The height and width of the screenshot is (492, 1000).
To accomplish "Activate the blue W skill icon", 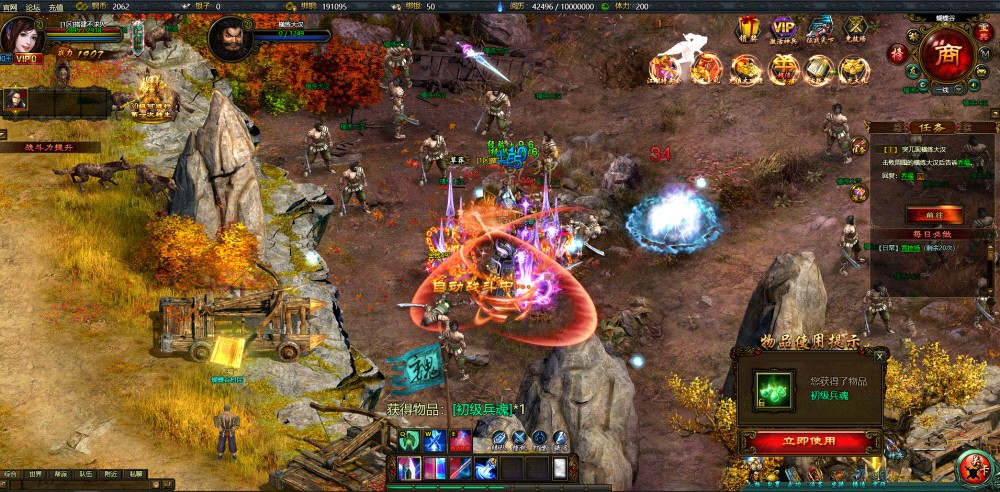I will (435, 440).
